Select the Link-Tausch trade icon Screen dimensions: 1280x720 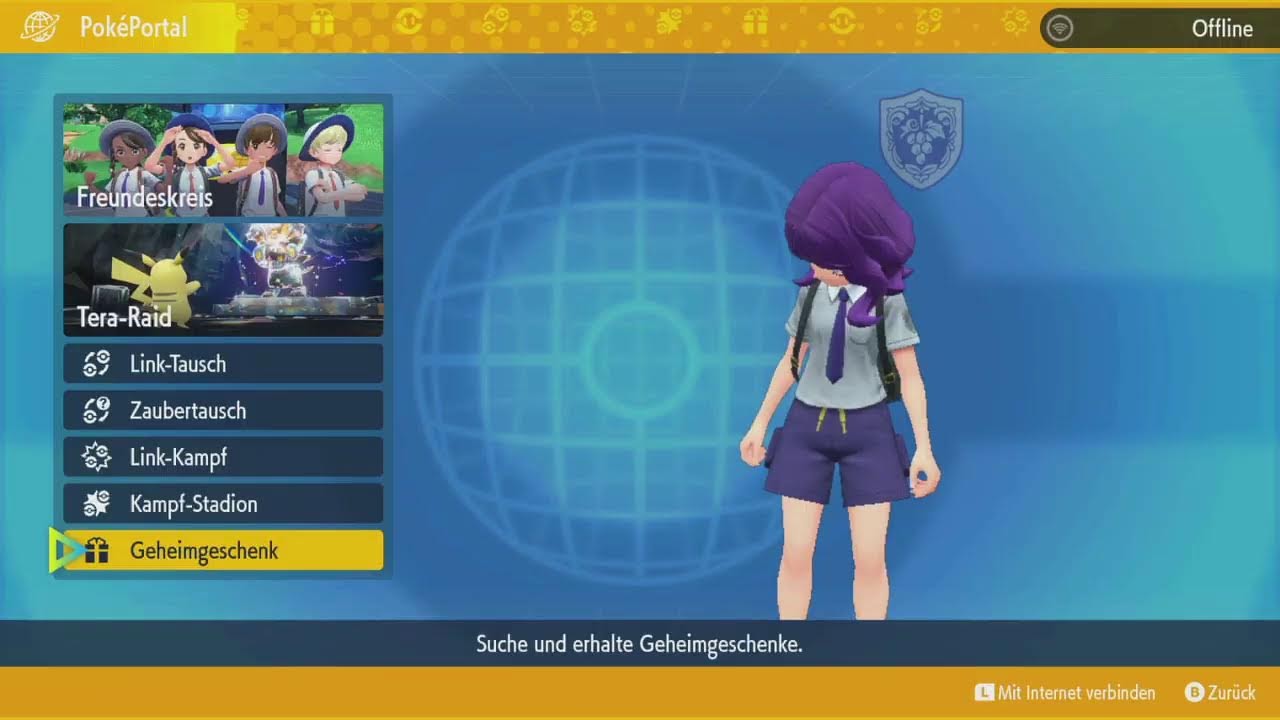(96, 364)
